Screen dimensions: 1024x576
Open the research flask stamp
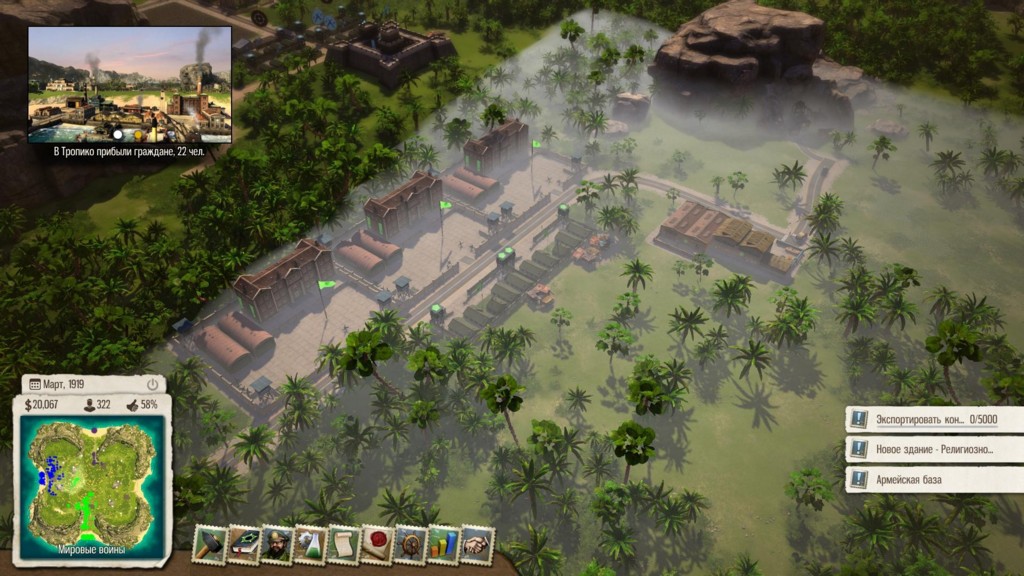(x=310, y=544)
